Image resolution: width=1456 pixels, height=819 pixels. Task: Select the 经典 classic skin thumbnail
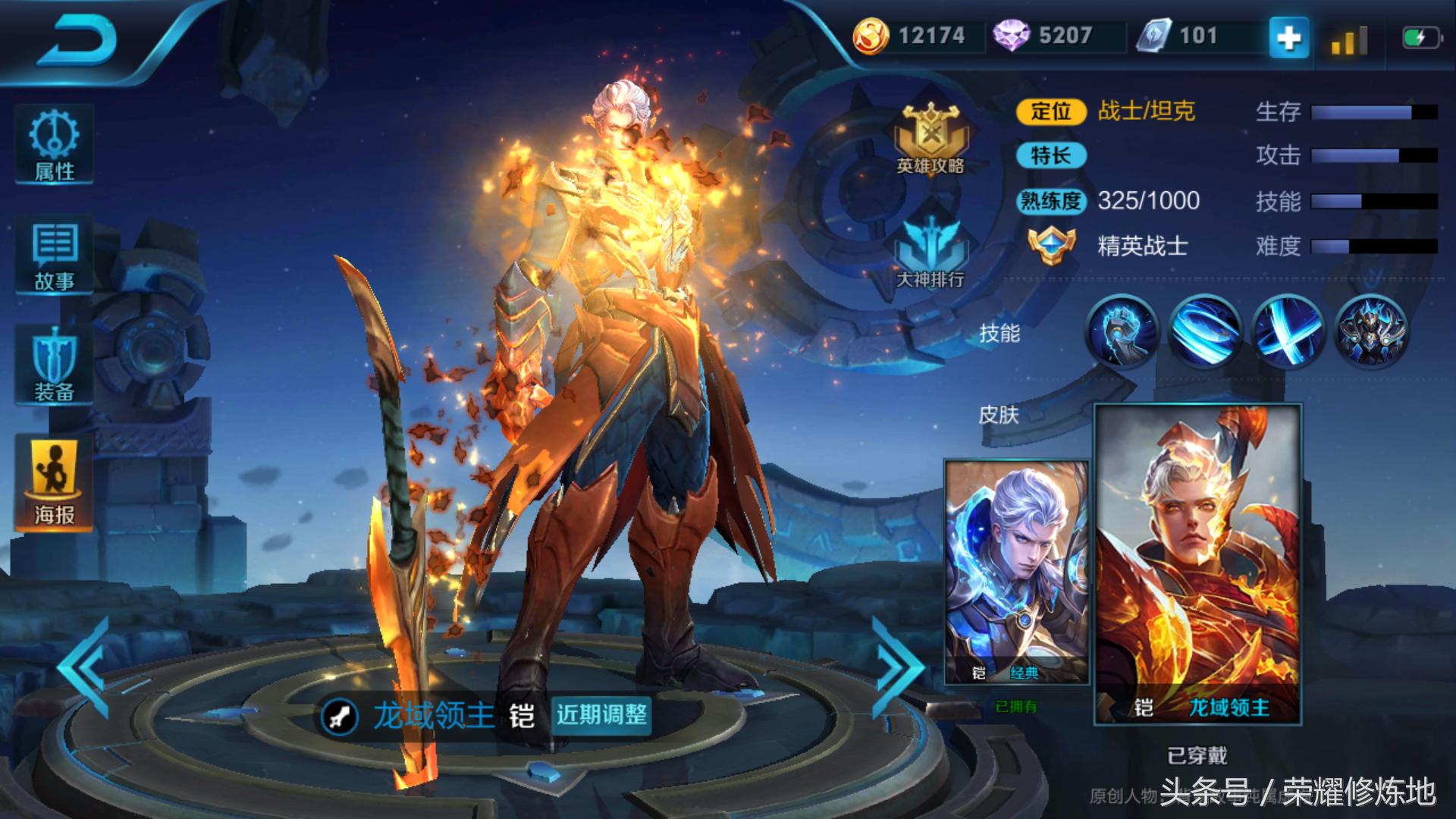pyautogui.click(x=1016, y=572)
